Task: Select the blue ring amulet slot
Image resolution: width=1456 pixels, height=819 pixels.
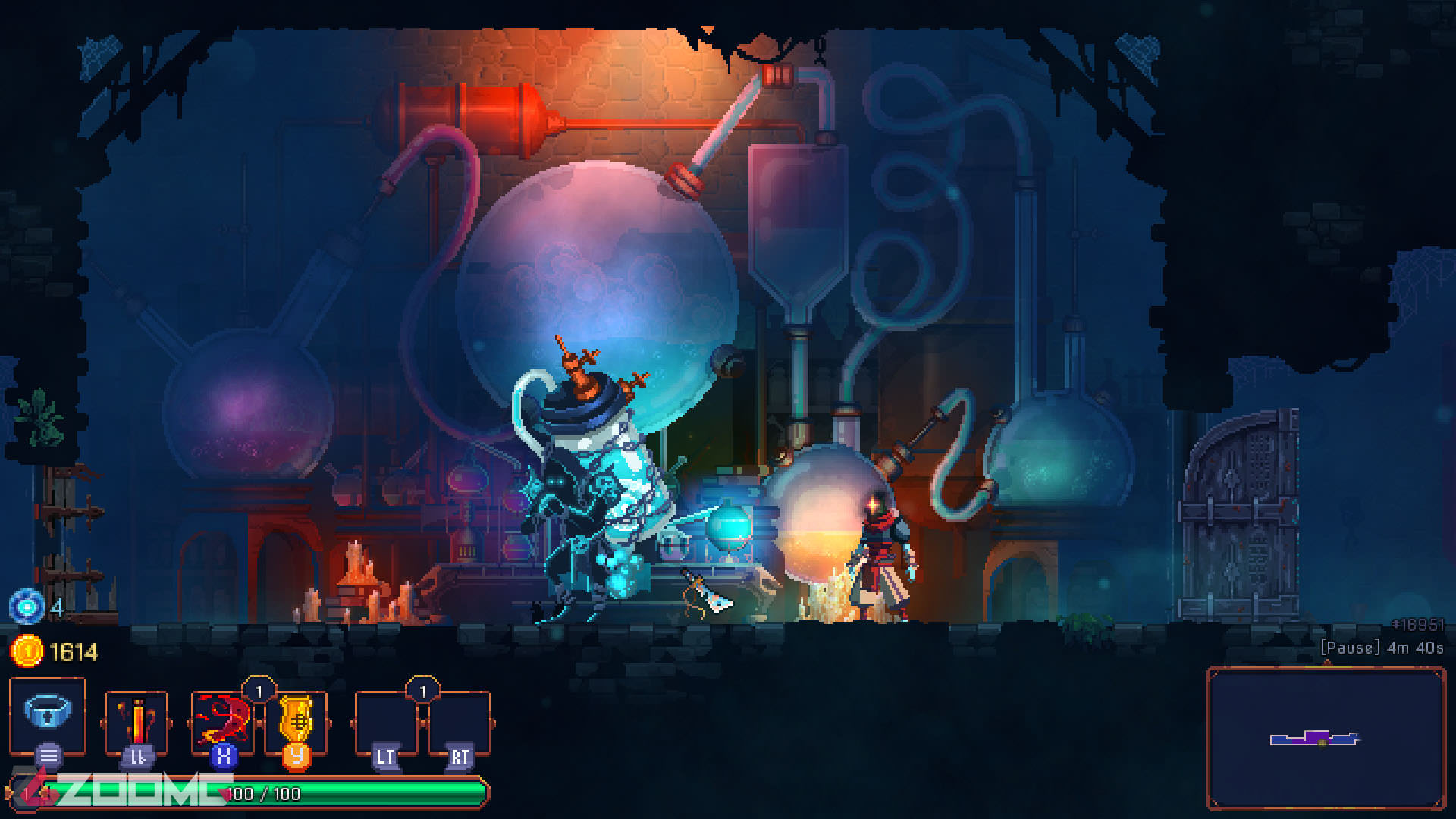Action: pos(48,714)
